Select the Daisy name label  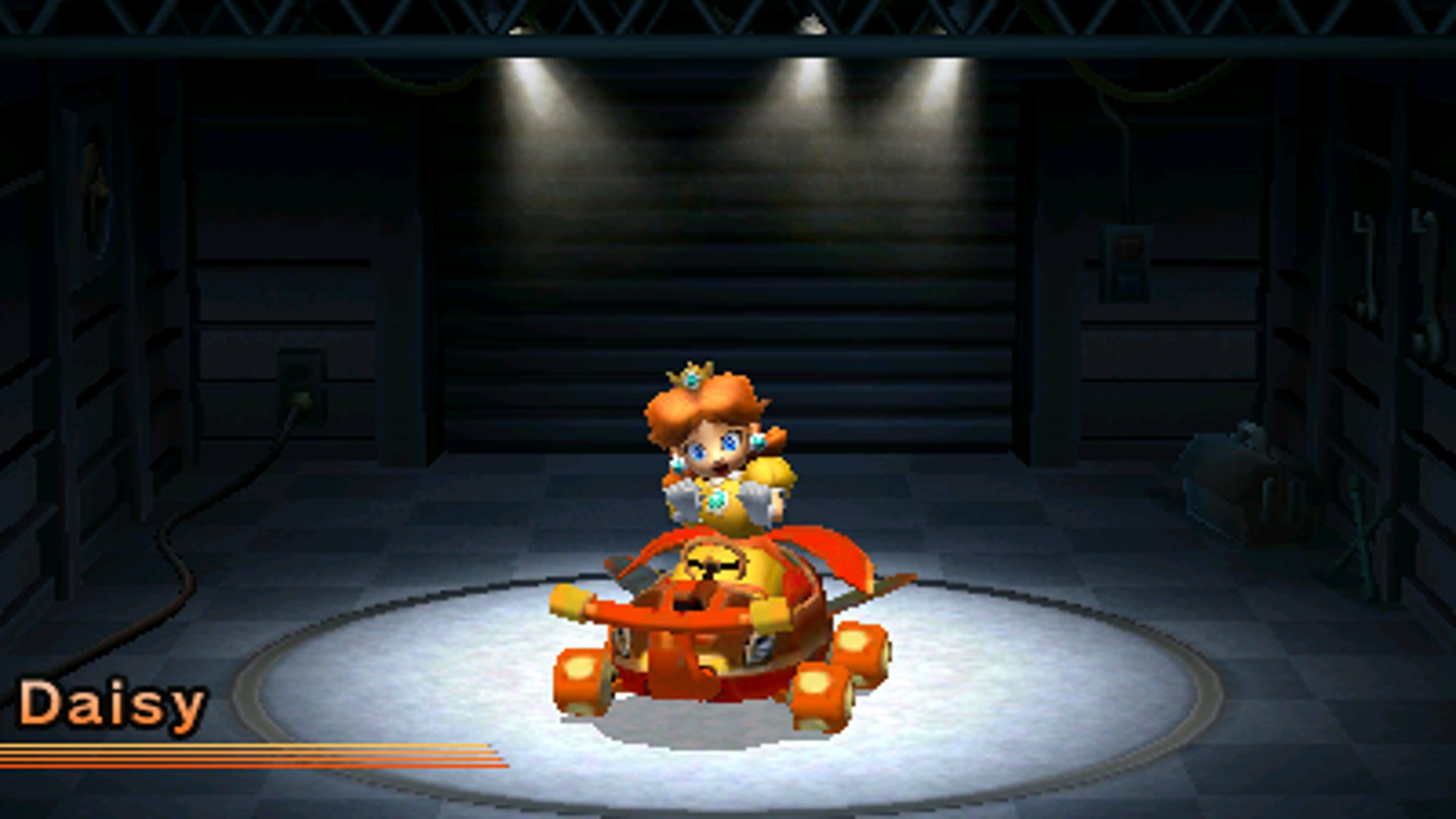click(x=114, y=705)
